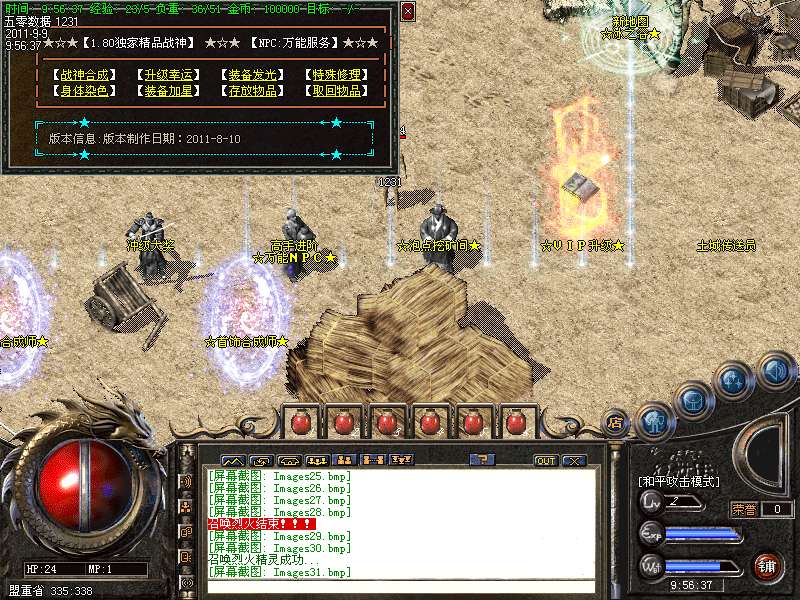This screenshot has height=600, width=800.
Task: Click the X button on the chat bar
Action: click(x=574, y=461)
